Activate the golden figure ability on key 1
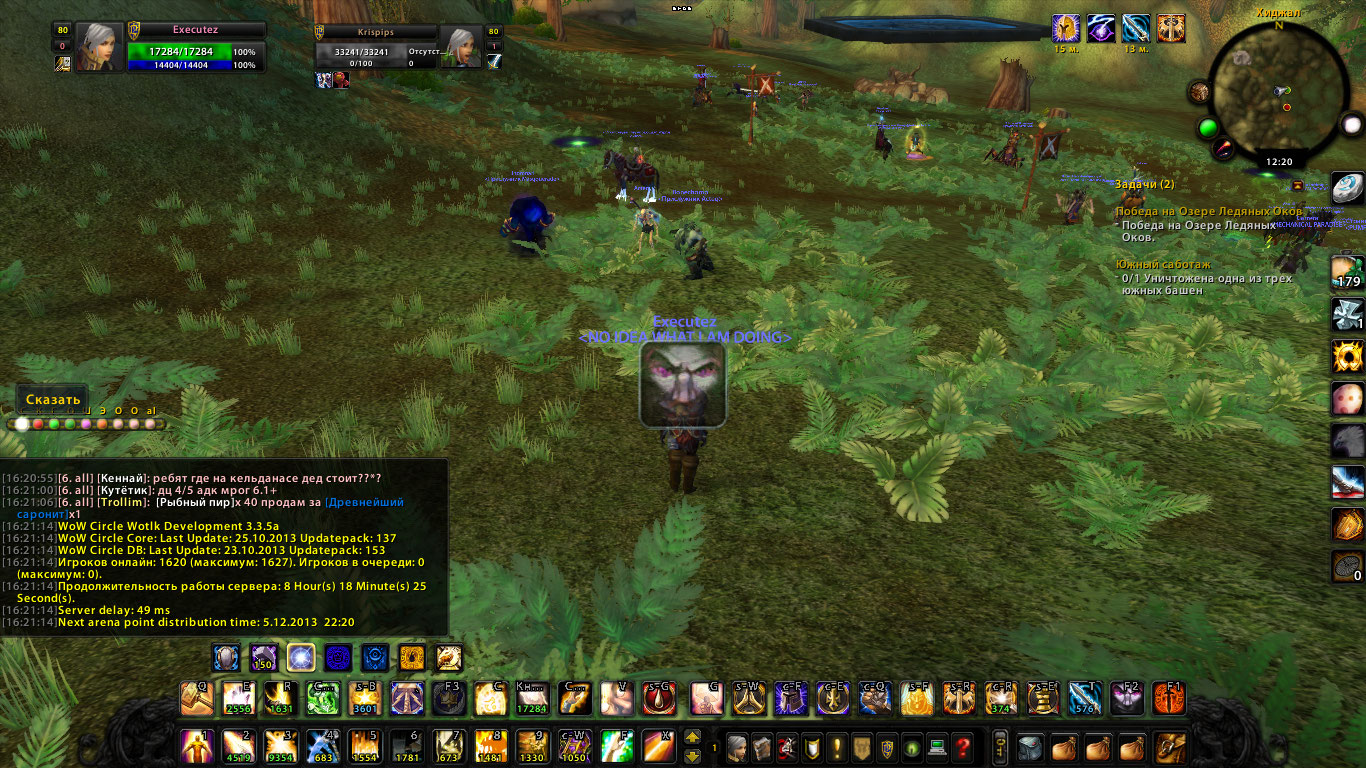Screen dimensions: 1366x768 pos(196,747)
